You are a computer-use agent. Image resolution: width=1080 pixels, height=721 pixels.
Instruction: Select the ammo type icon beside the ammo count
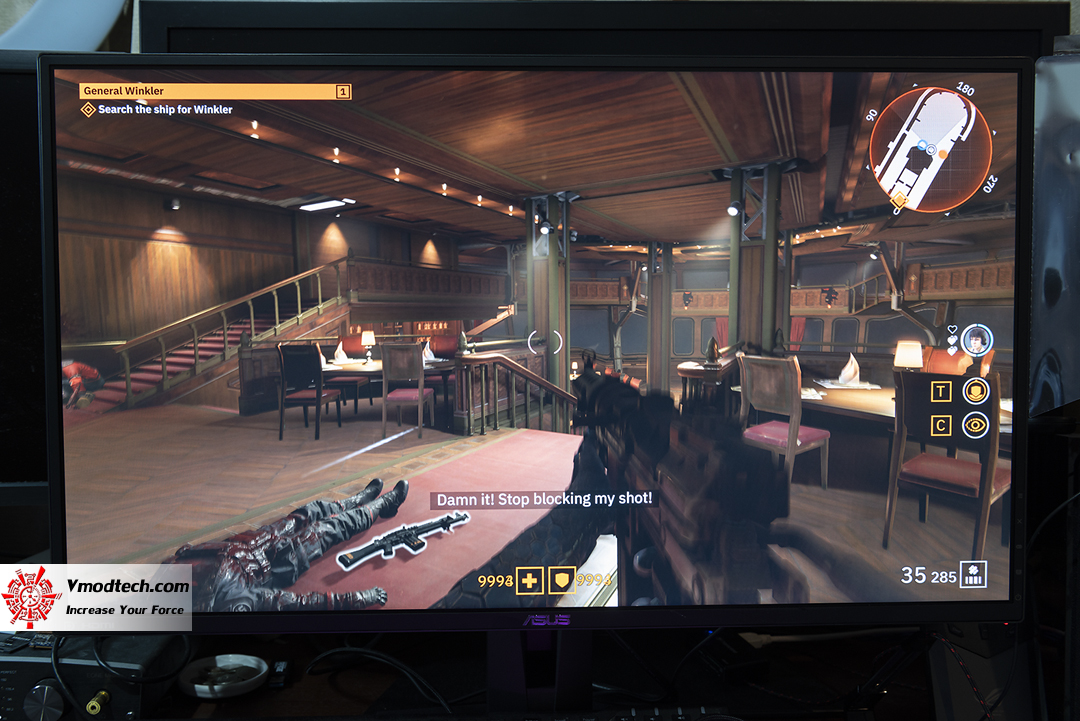click(x=973, y=574)
